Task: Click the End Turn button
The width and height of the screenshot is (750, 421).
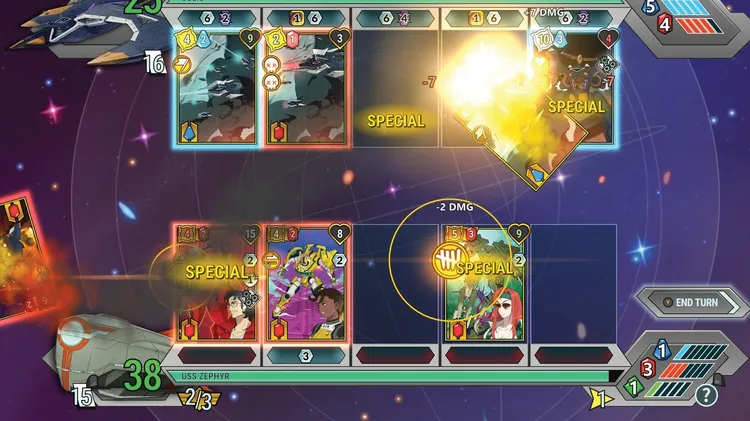Action: [691, 301]
